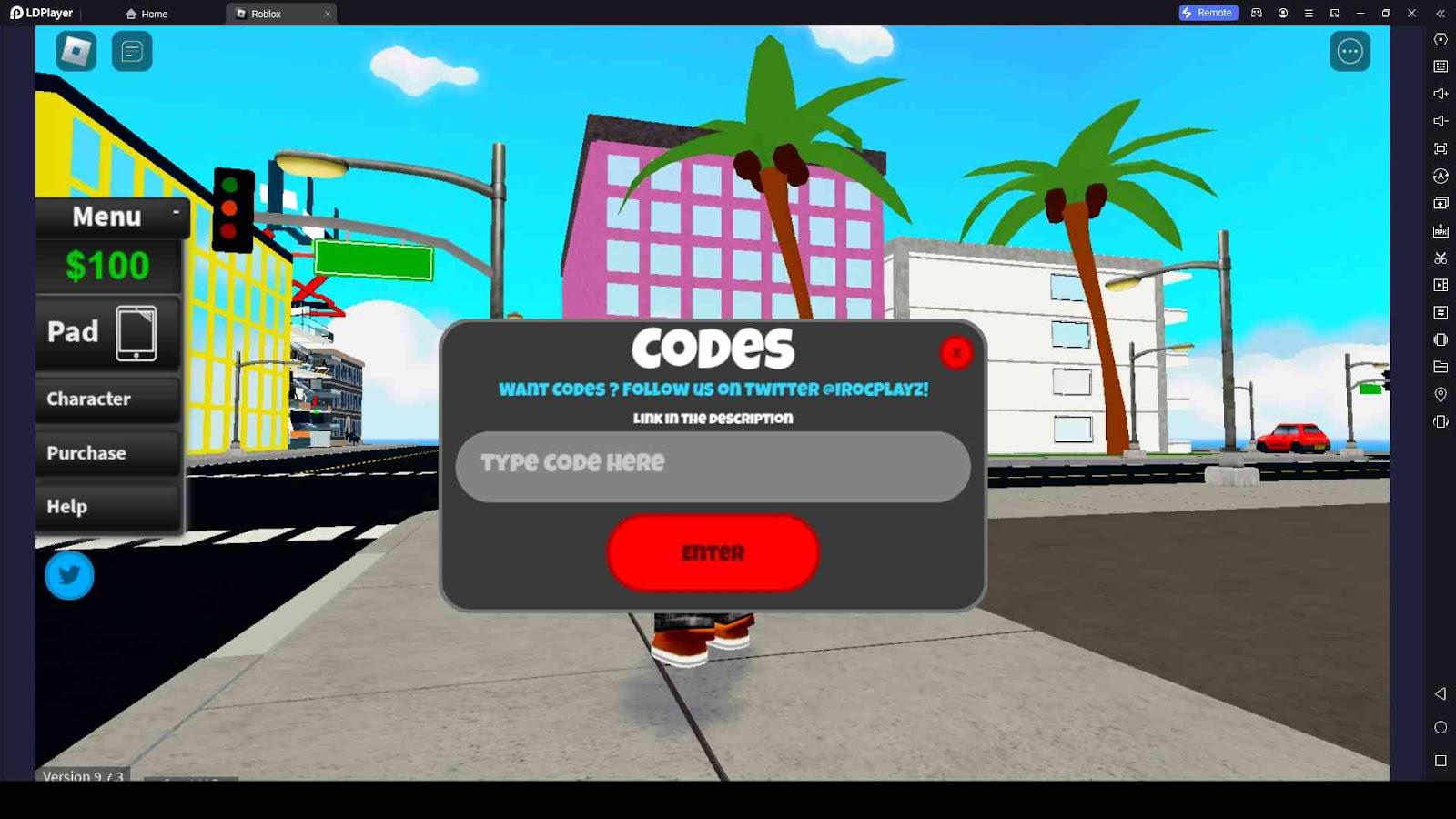The height and width of the screenshot is (819, 1456).
Task: Click the Twitter bird icon
Action: click(69, 575)
